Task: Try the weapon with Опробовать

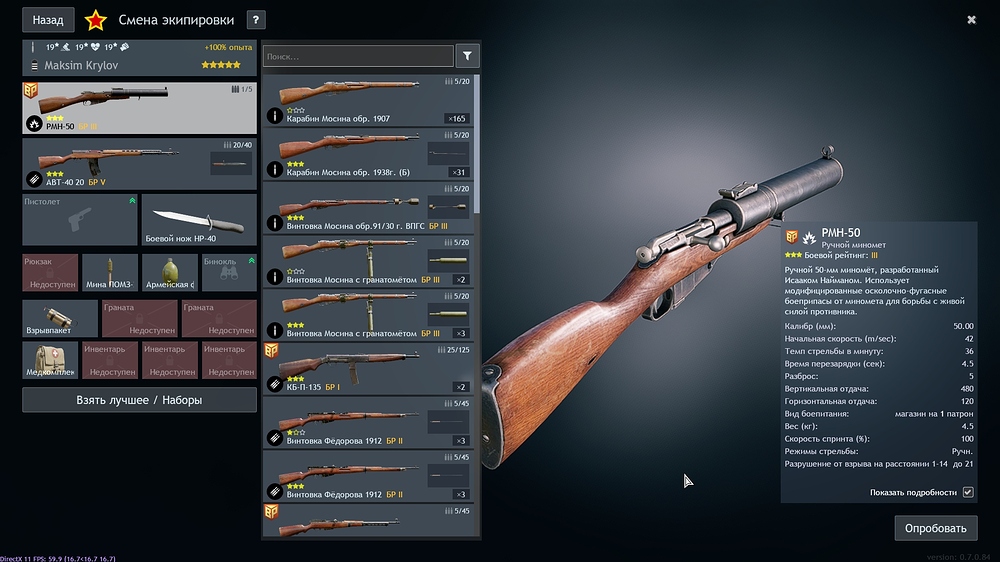Action: pos(935,528)
